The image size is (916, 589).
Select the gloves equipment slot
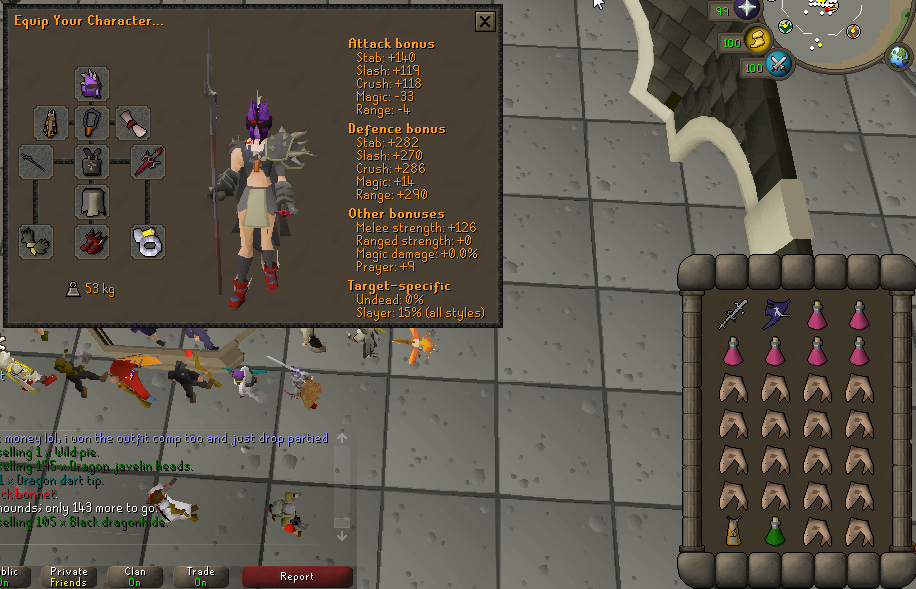pyautogui.click(x=37, y=241)
